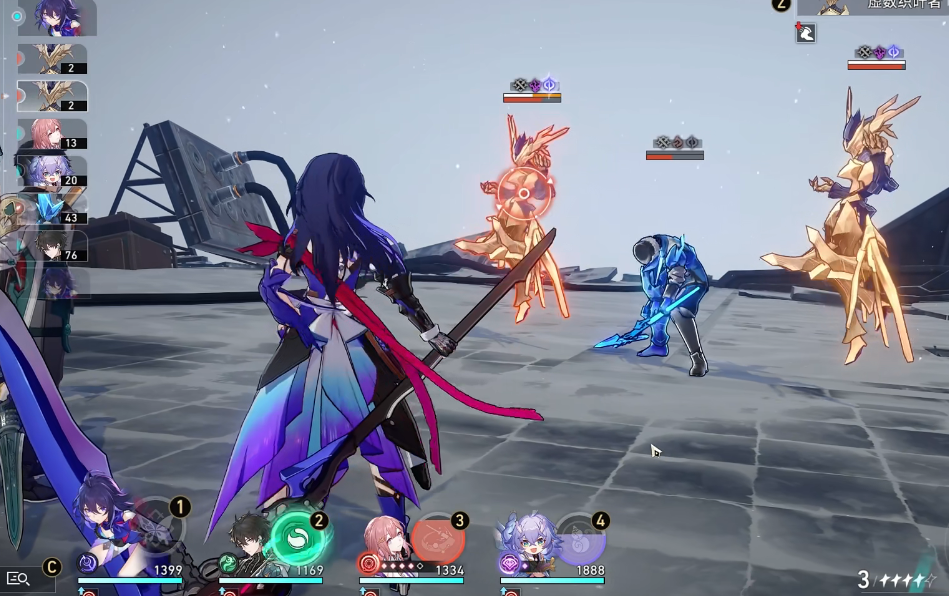Viewport: 949px width, 596px height.
Task: Trigger Dan Heng's glowing green ultimate
Action: click(x=298, y=540)
